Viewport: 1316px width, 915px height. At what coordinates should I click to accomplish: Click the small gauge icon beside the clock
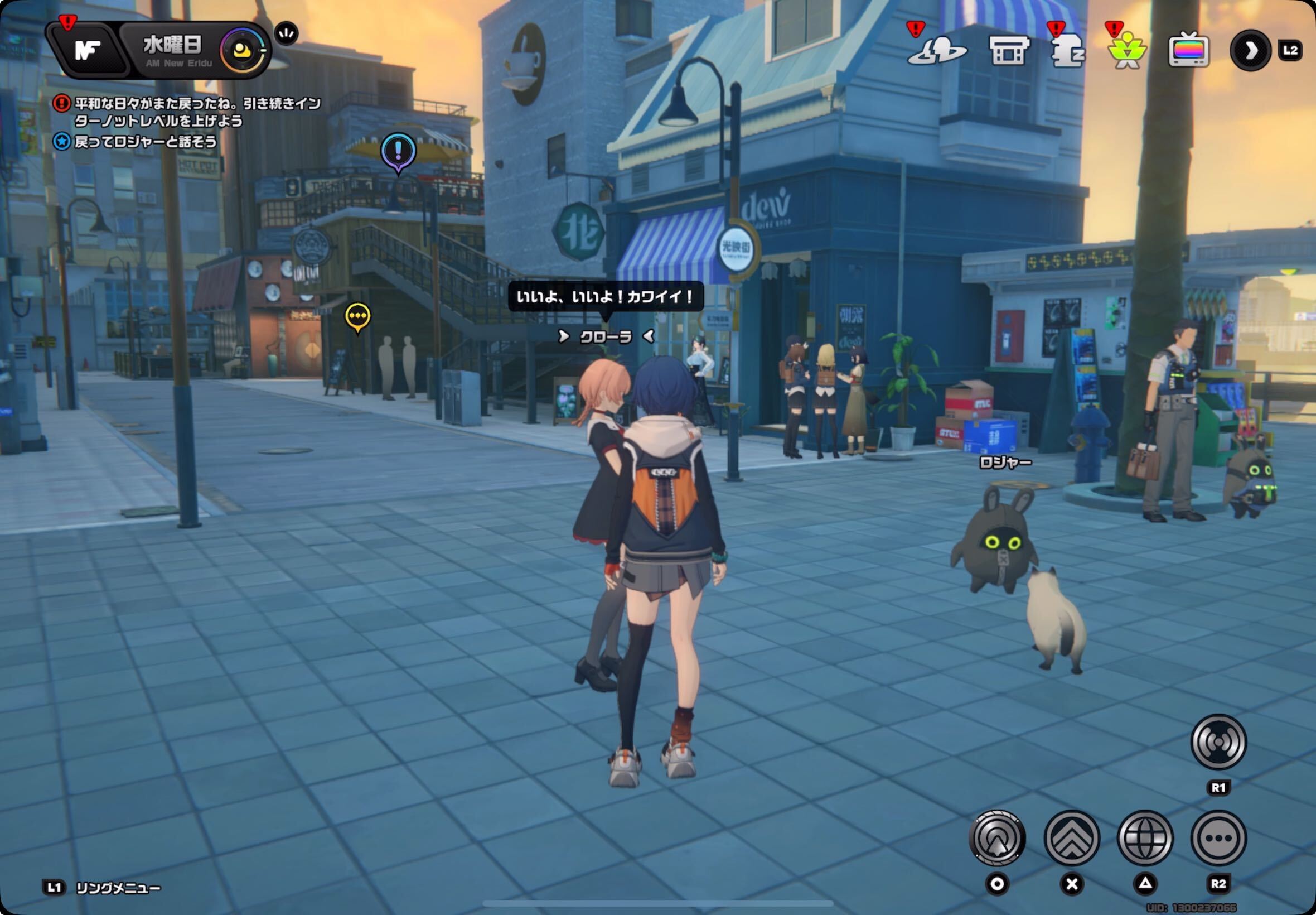(x=287, y=33)
